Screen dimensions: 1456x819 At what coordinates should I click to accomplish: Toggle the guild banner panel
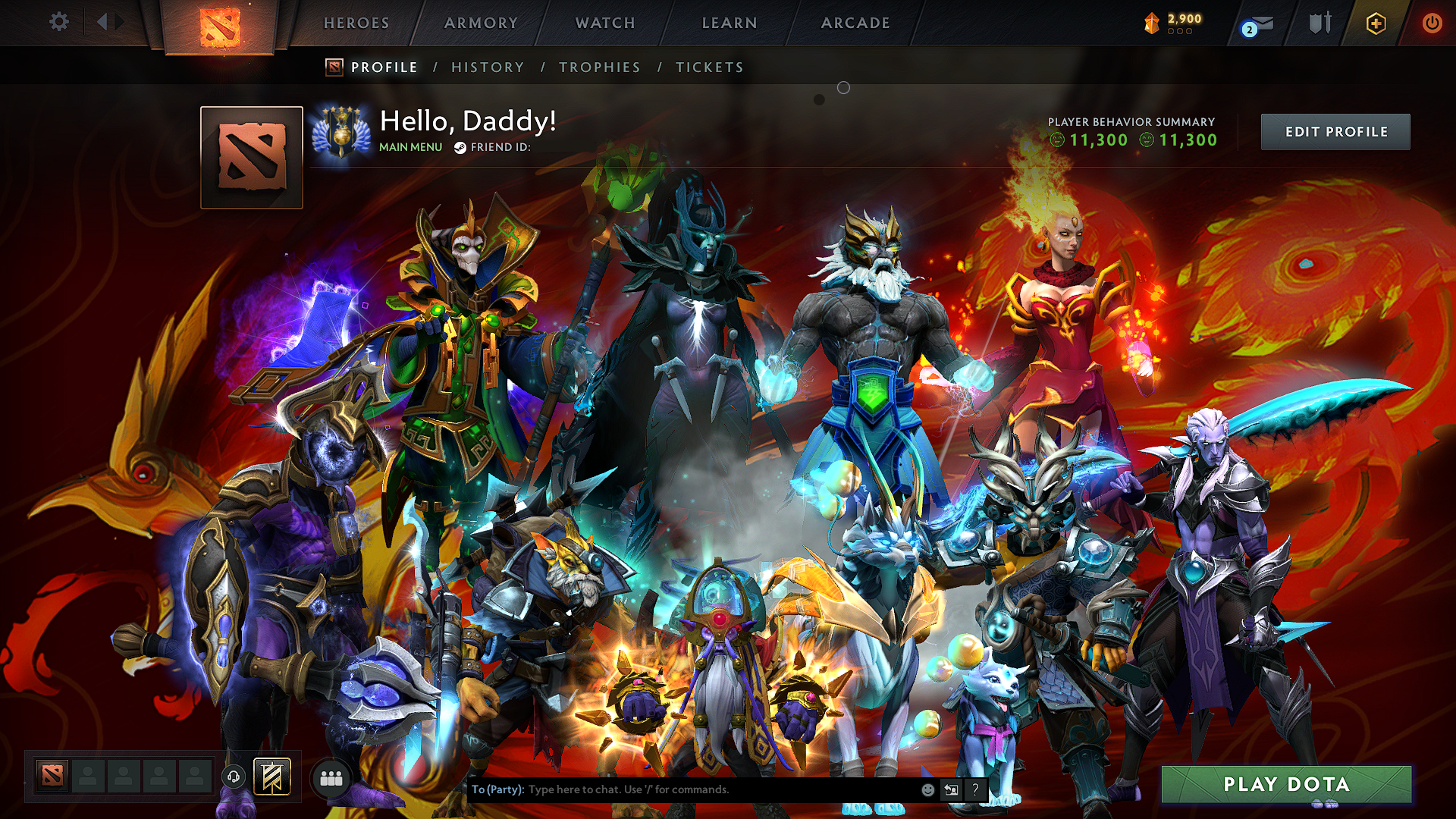271,778
